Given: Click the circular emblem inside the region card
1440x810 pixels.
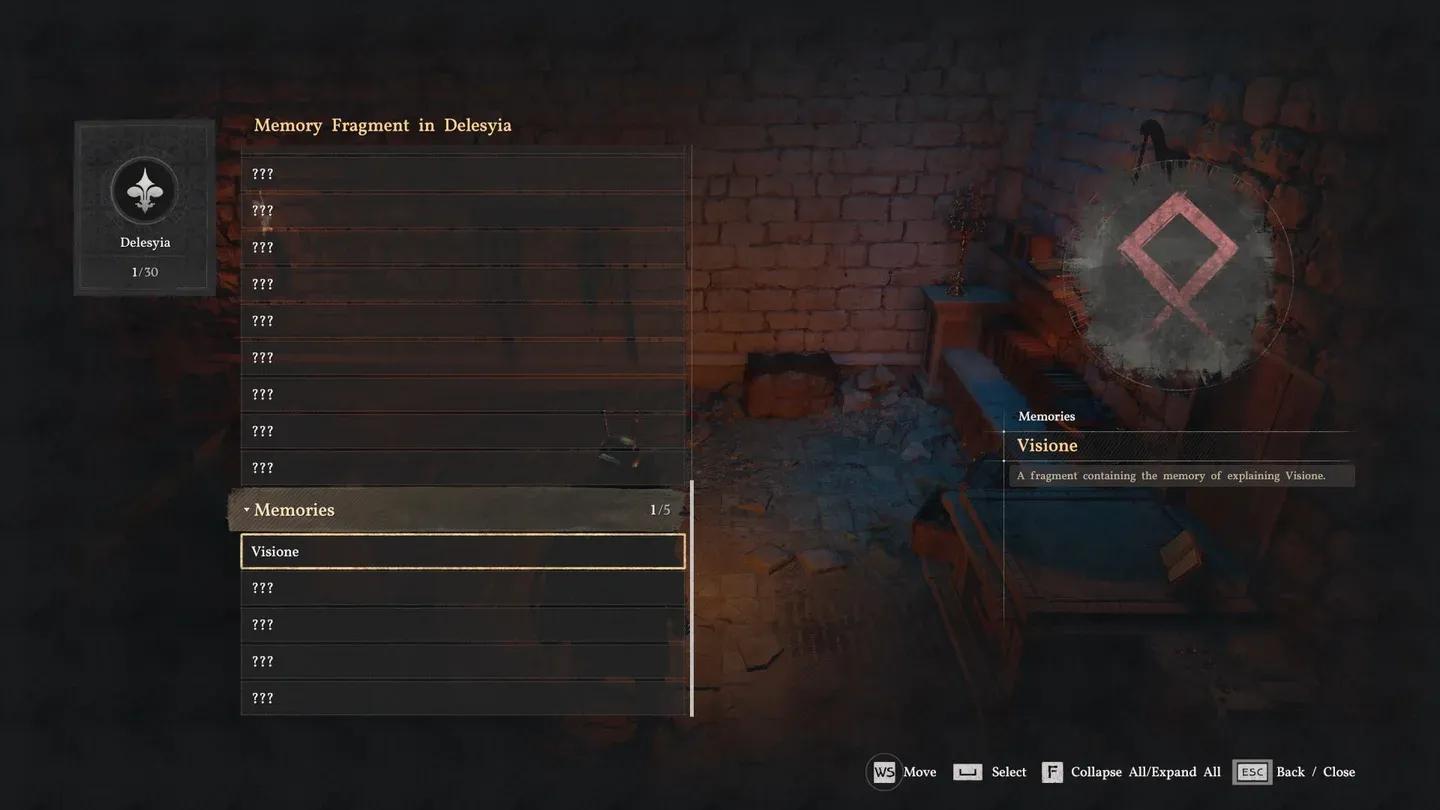Looking at the screenshot, I should click(144, 189).
